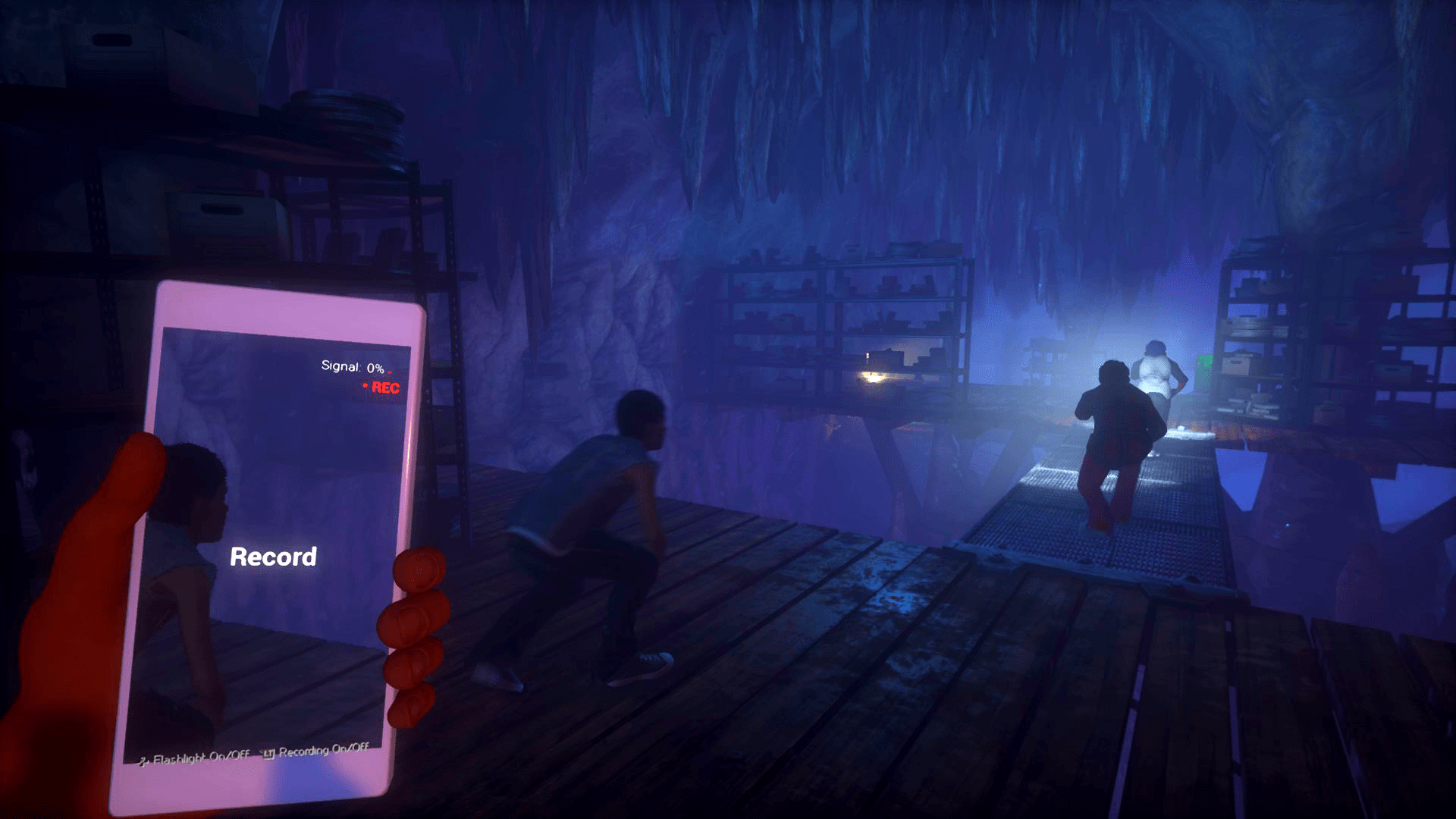Click the Flashlight On/OFF text label
Screen dimensions: 1456x819
coord(201,758)
